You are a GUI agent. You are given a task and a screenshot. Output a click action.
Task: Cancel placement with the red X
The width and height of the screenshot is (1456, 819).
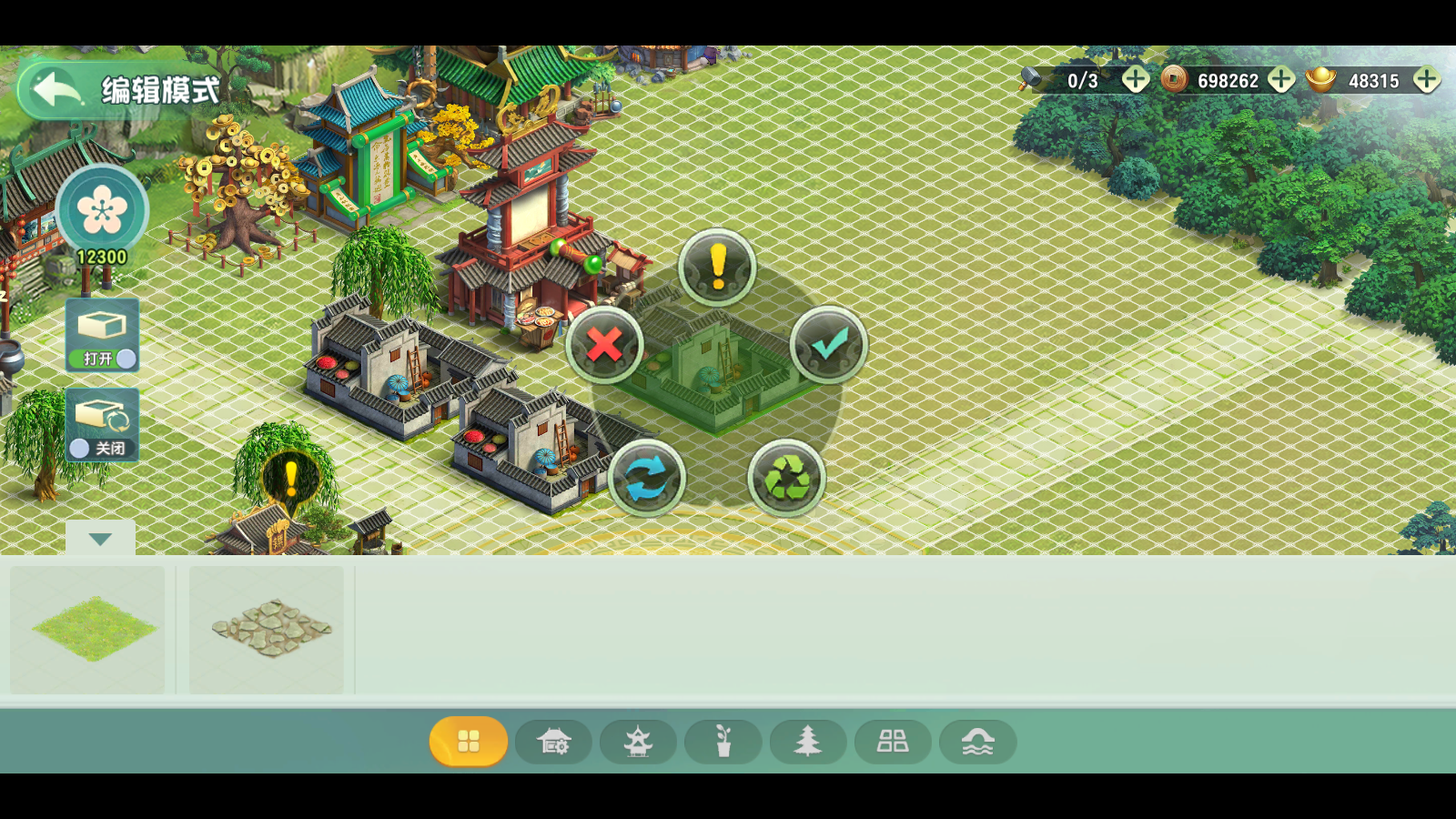click(604, 346)
